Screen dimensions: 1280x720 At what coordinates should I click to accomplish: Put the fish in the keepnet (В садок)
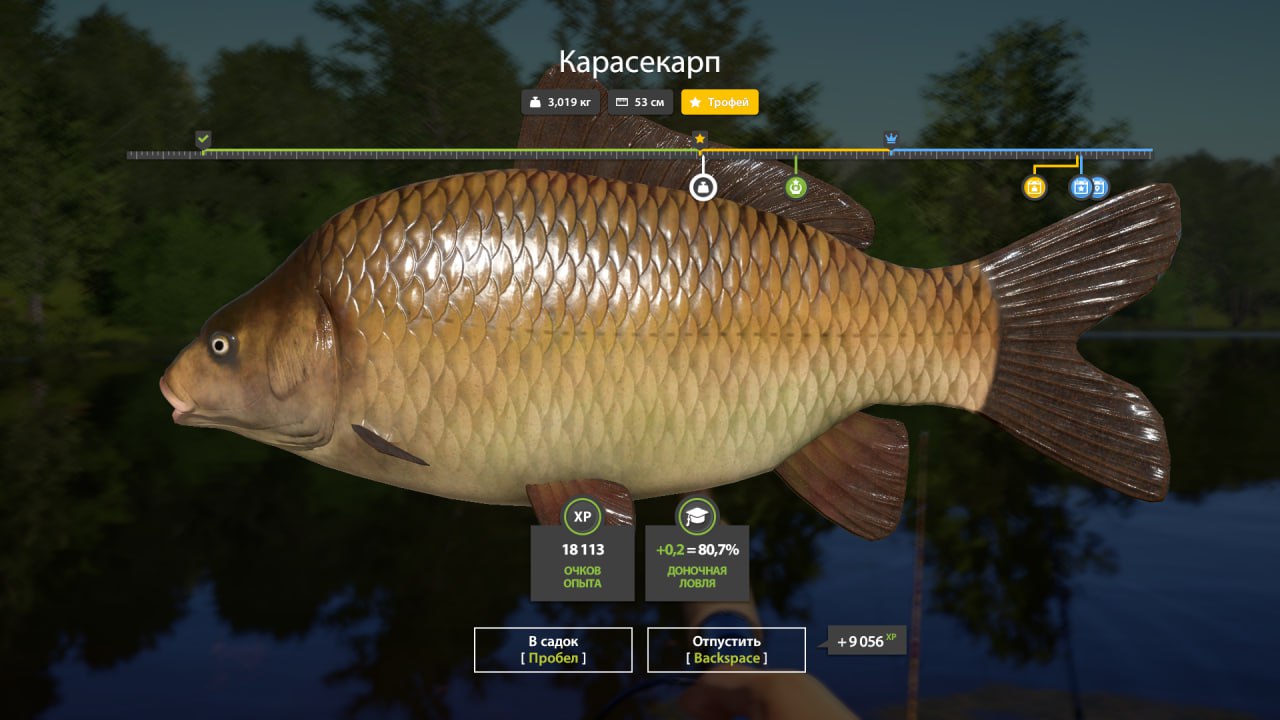coord(553,649)
